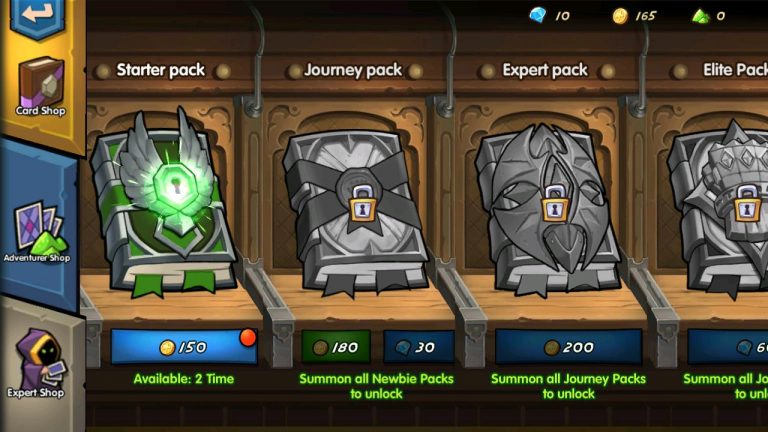Click the Journey pack 30 gem price button

coord(419,347)
